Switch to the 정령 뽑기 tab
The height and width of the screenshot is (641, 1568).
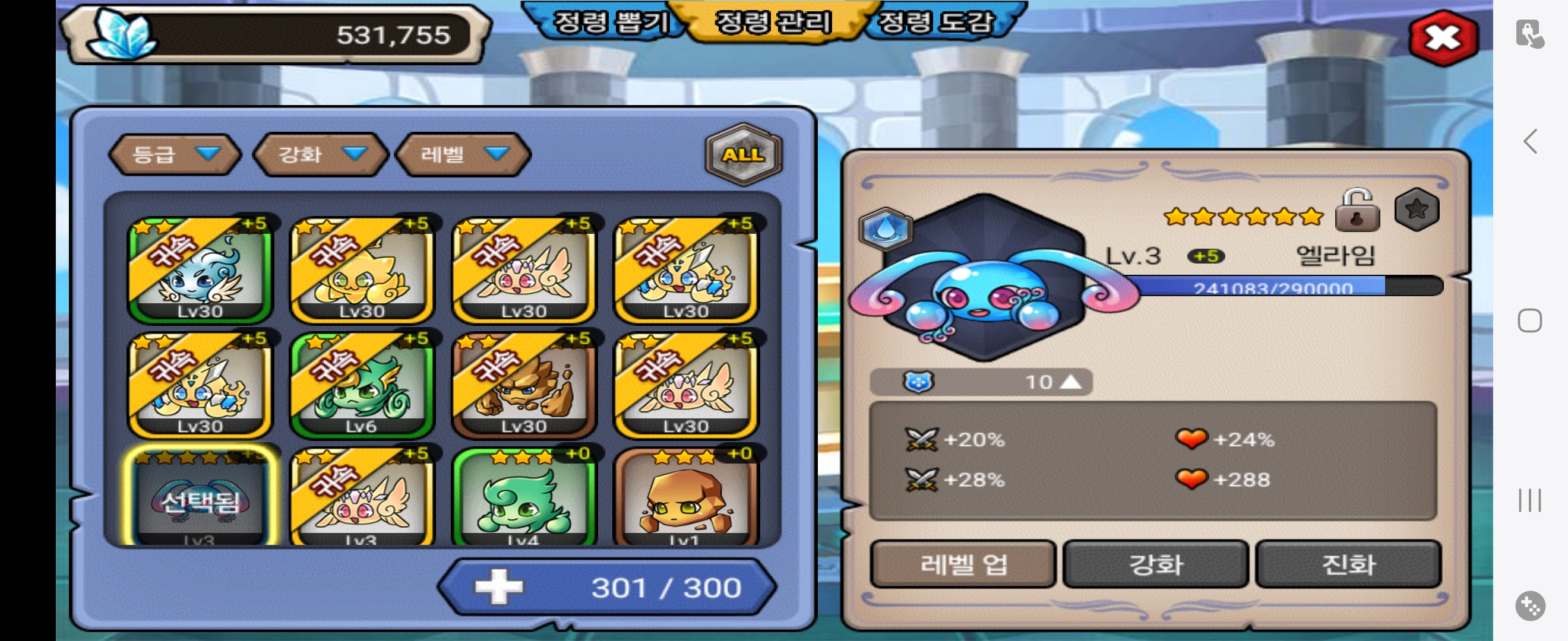609,22
